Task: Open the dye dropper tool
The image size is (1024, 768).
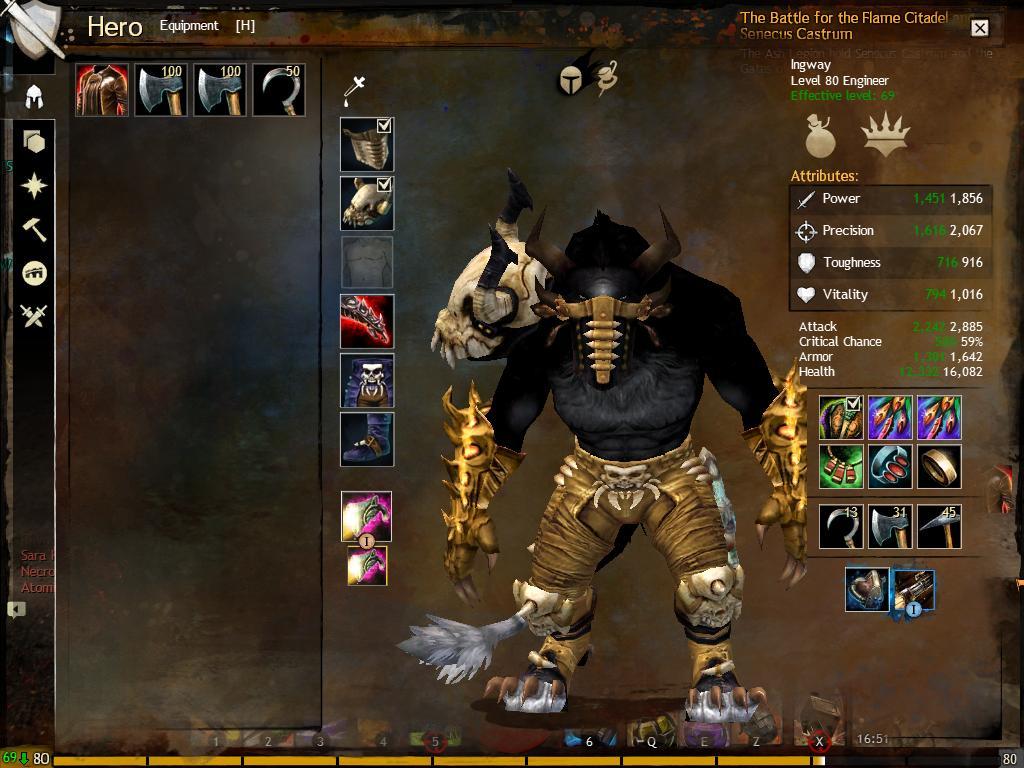Action: [354, 89]
